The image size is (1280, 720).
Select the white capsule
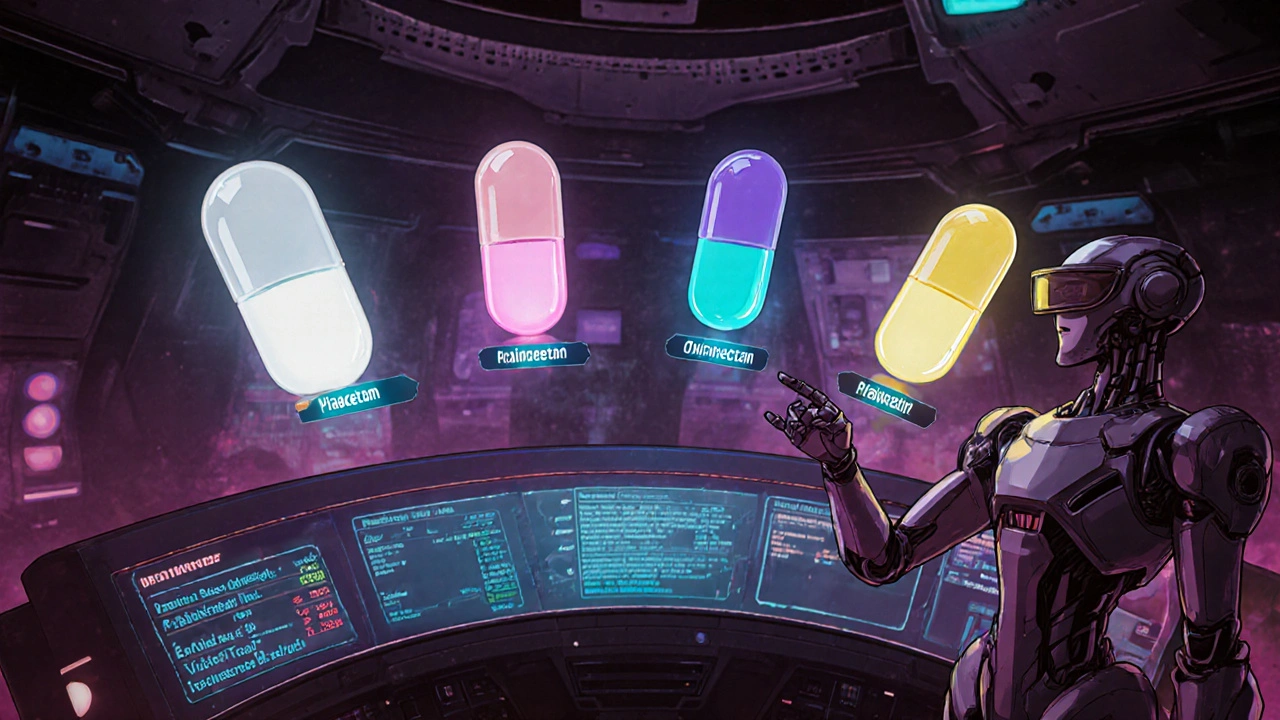point(286,277)
